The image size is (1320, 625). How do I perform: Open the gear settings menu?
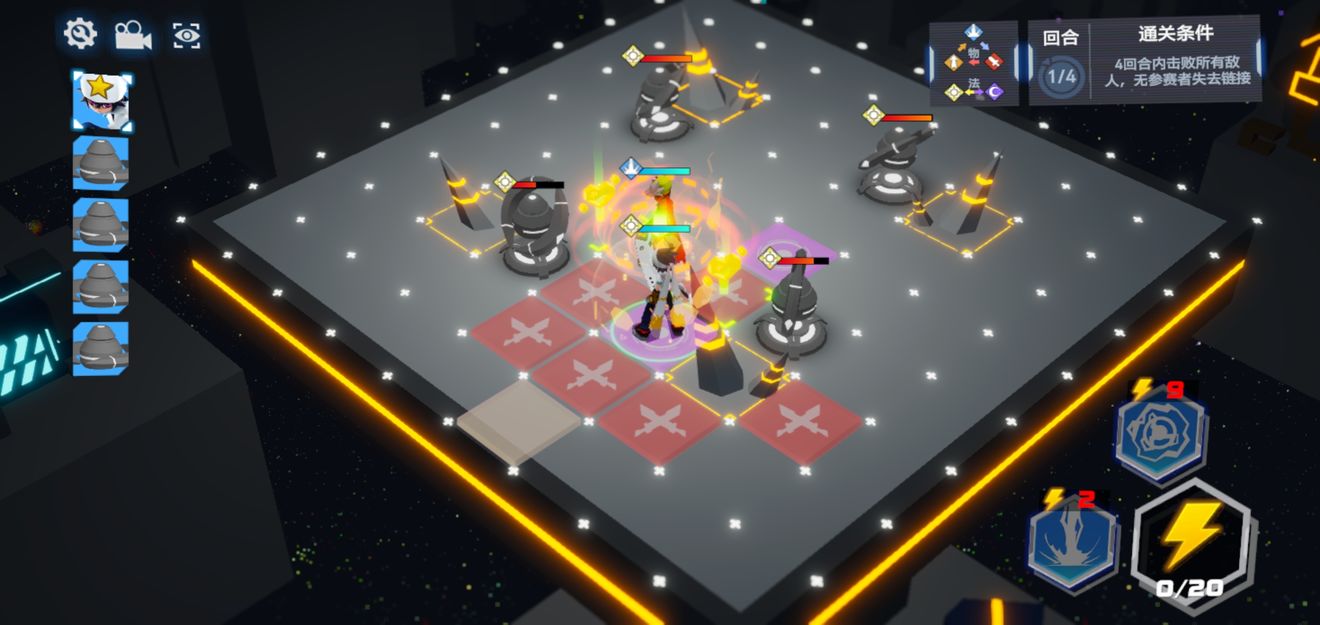pyautogui.click(x=80, y=35)
